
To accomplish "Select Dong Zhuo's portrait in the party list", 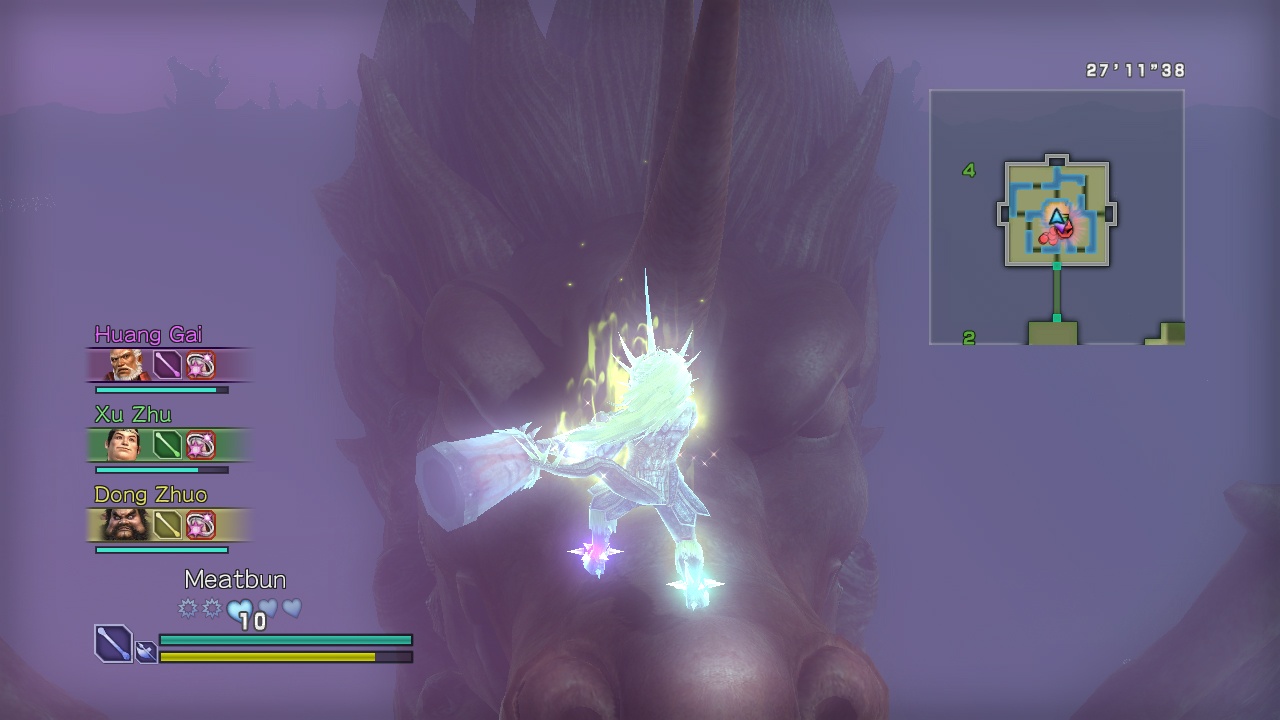I will [x=125, y=525].
